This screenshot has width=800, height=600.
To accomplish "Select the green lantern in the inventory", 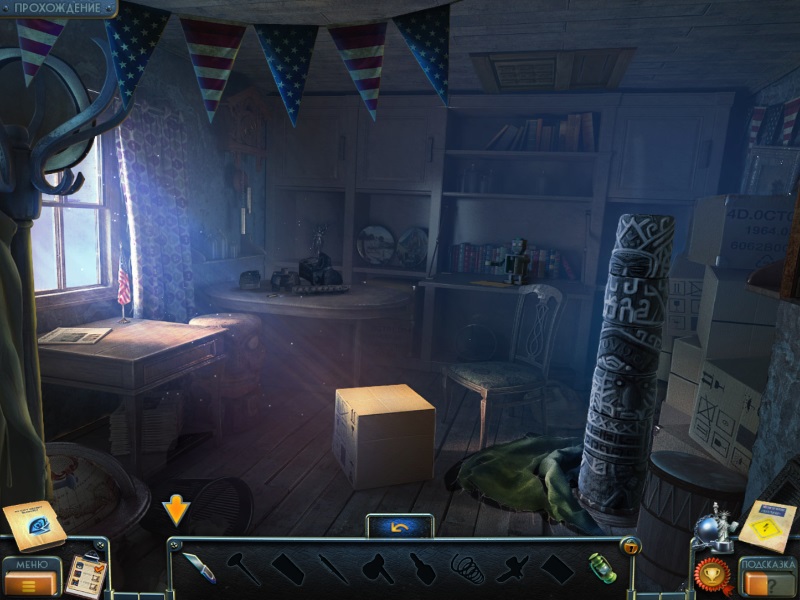I will pos(602,567).
